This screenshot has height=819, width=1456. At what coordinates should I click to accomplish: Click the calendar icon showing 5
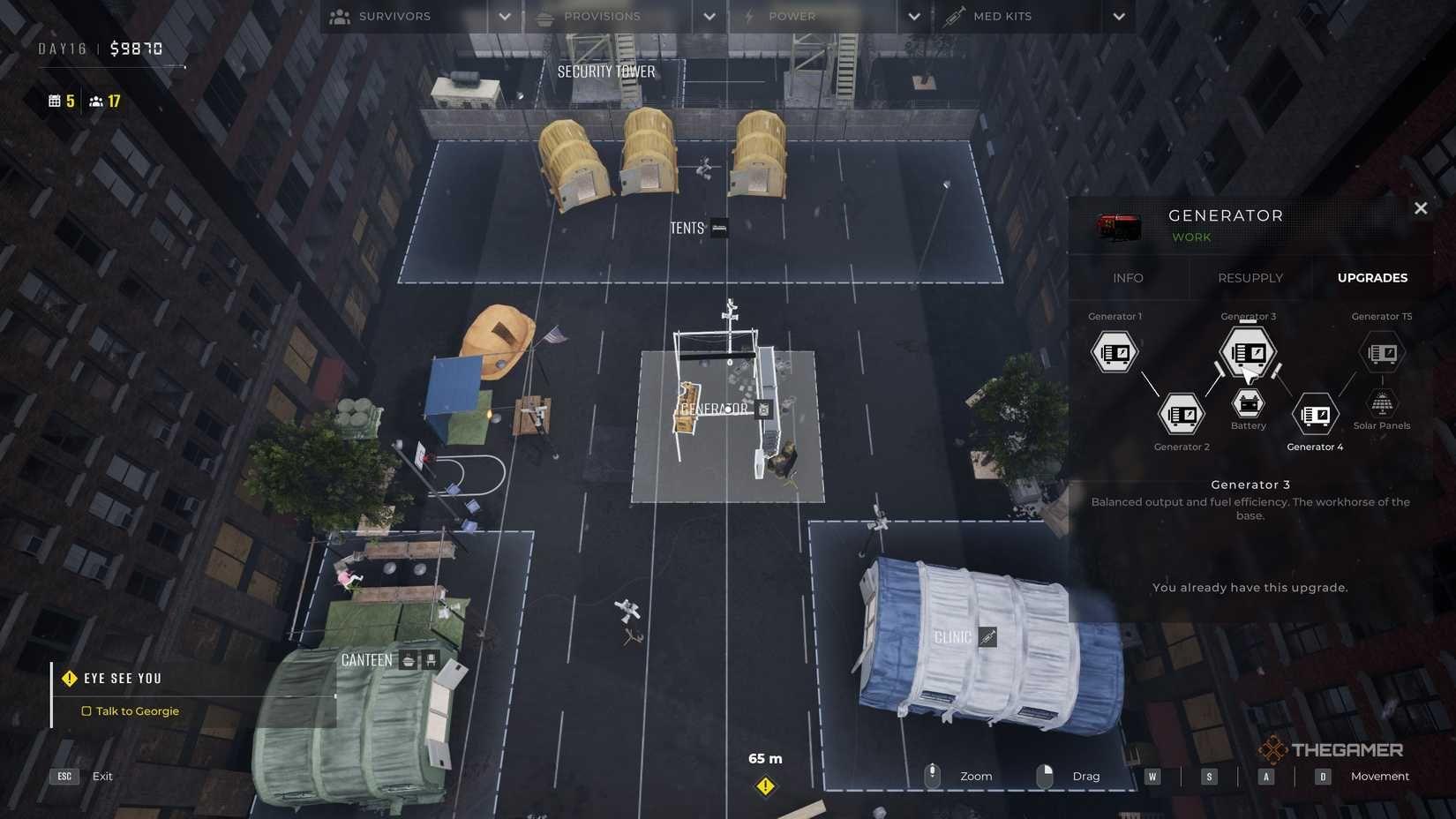pyautogui.click(x=55, y=101)
